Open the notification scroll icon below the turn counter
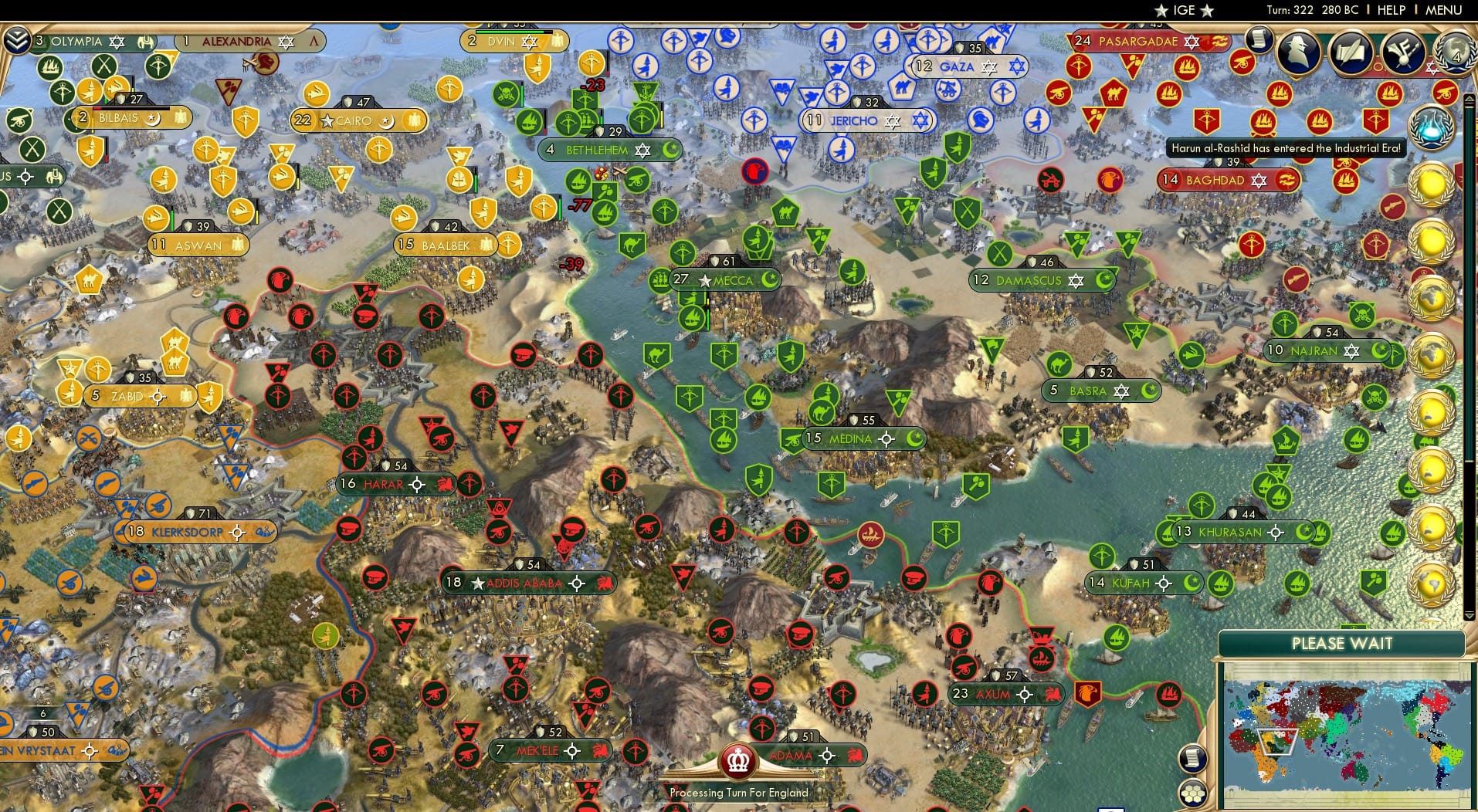The height and width of the screenshot is (812, 1478). (x=1259, y=40)
